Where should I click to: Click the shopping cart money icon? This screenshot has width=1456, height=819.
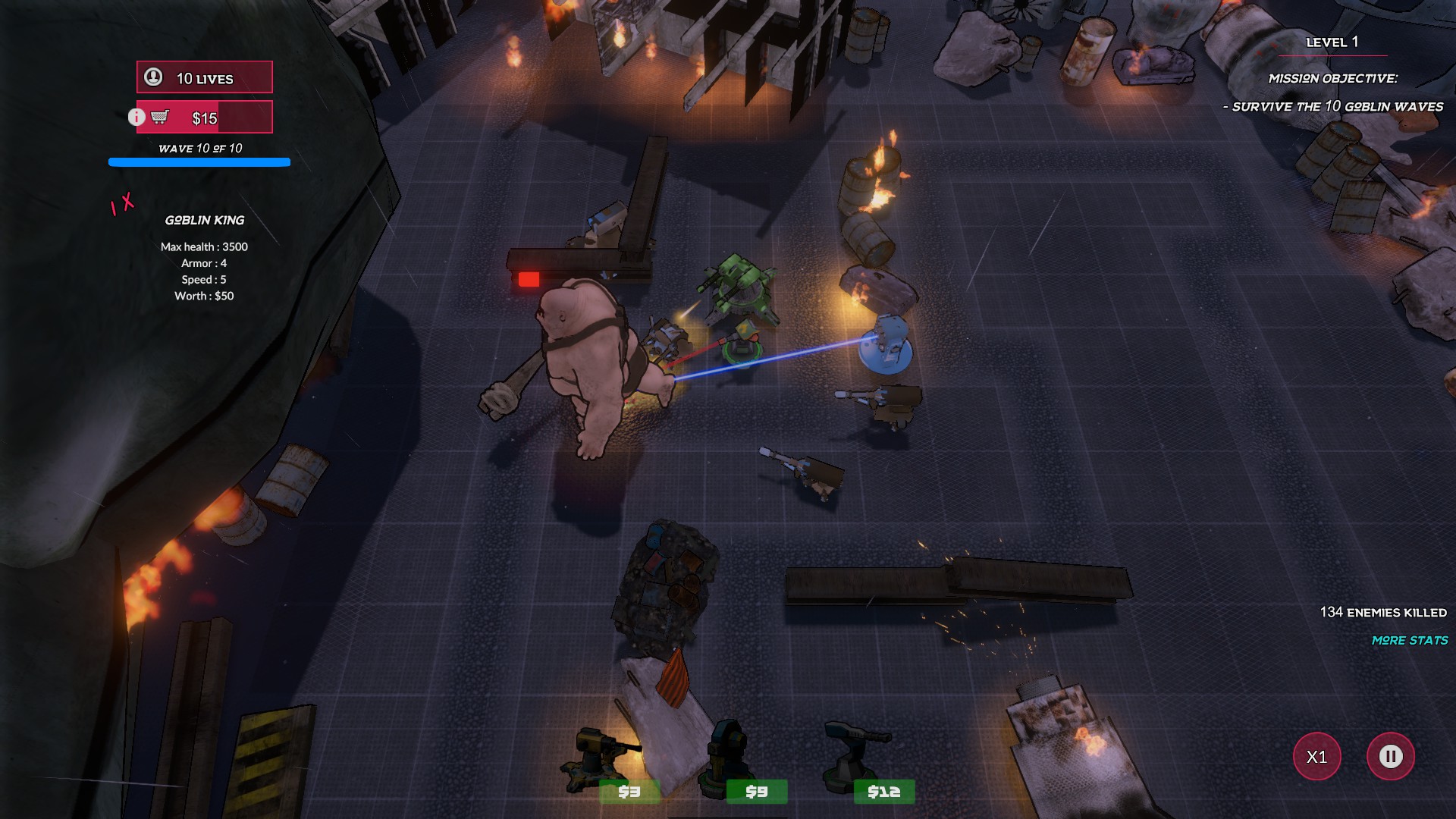click(160, 116)
